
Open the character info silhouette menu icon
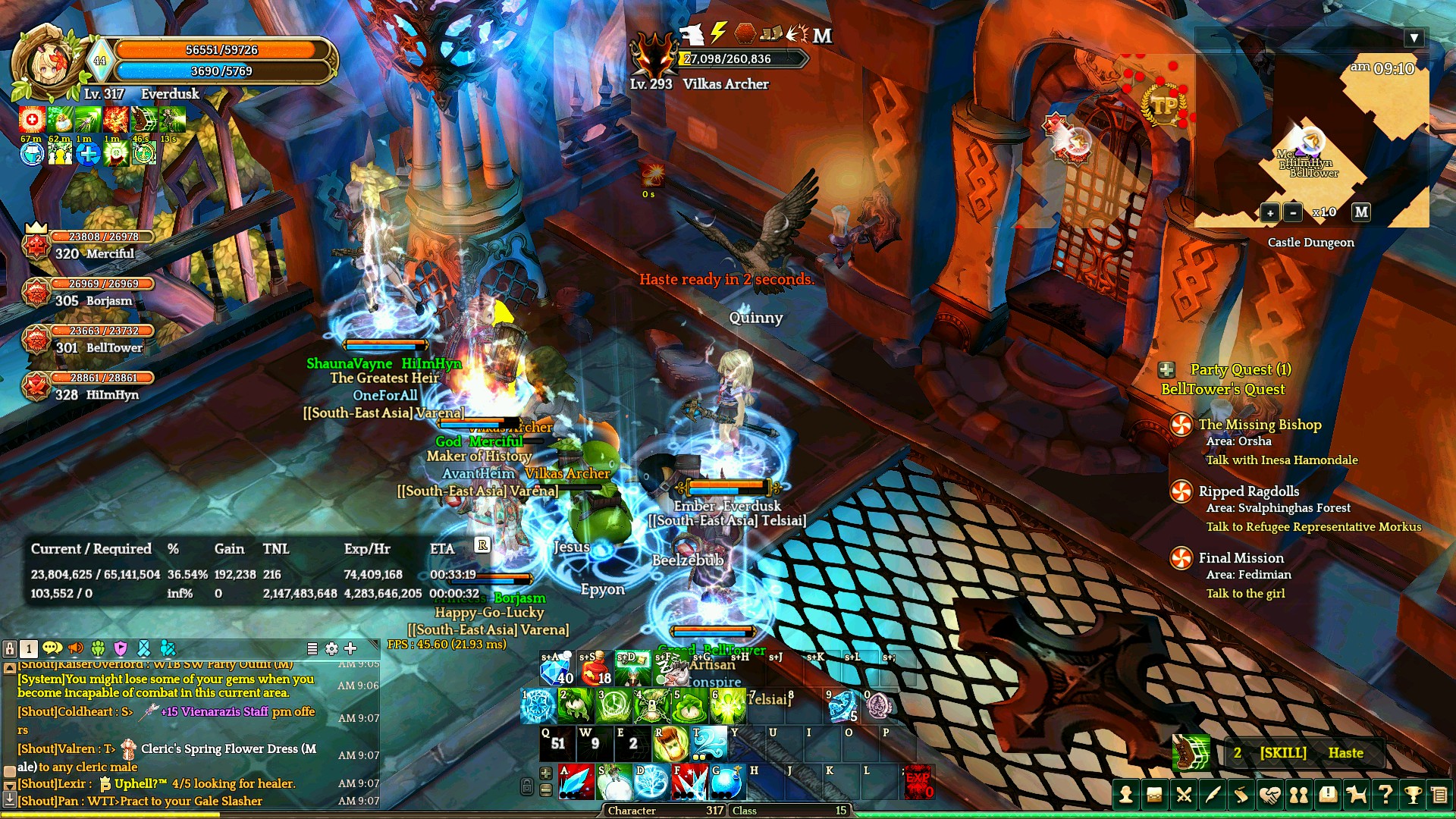[1126, 795]
